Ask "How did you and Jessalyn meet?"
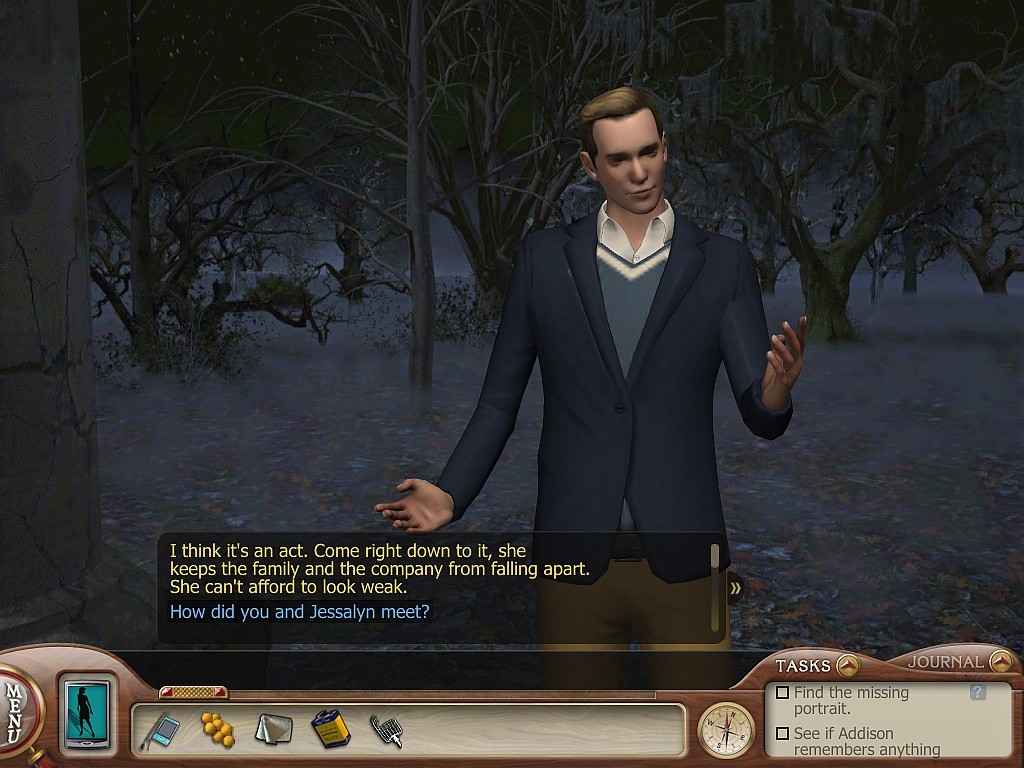 point(300,611)
